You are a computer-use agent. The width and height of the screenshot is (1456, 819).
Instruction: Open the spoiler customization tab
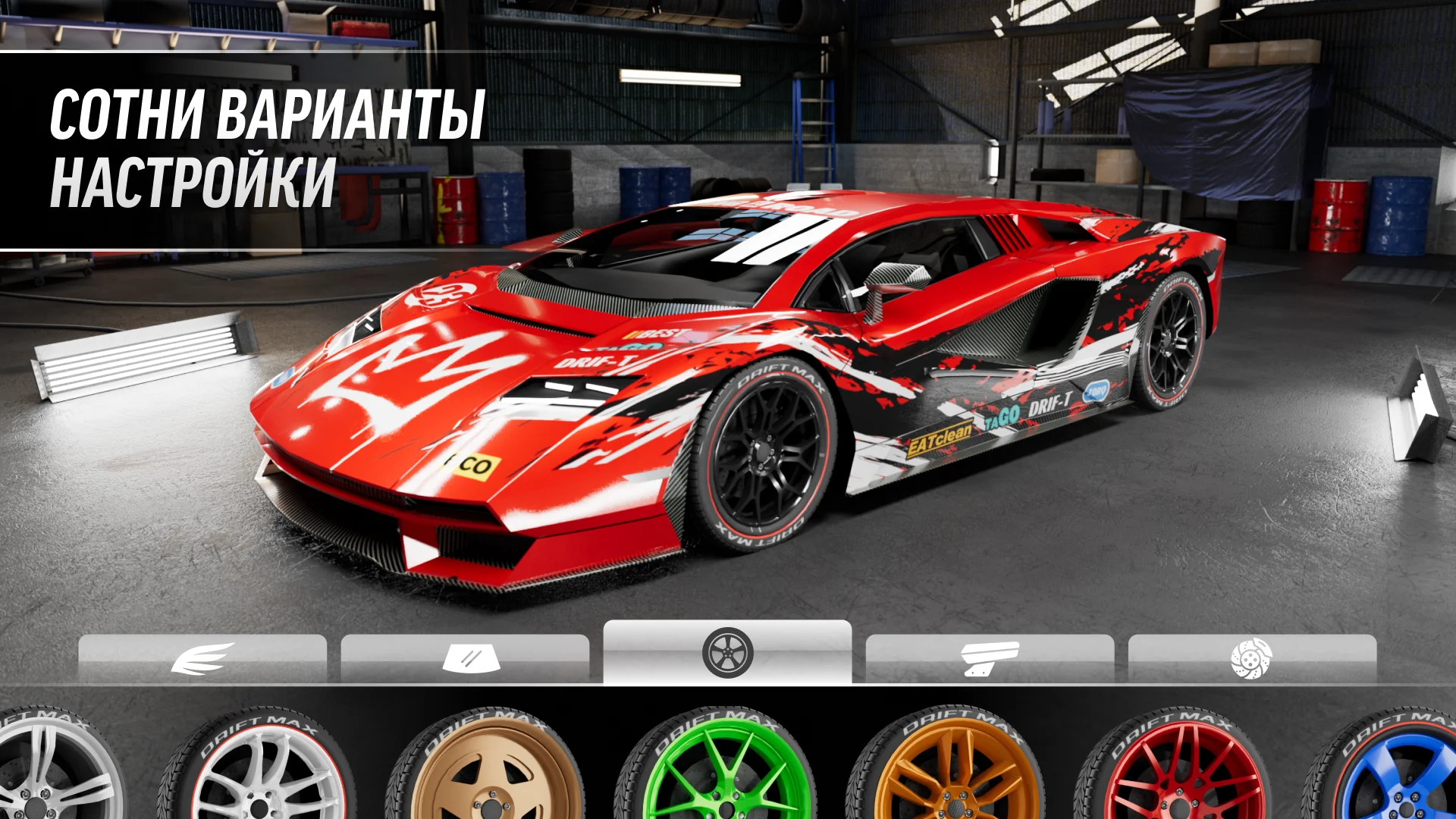pyautogui.click(x=990, y=658)
